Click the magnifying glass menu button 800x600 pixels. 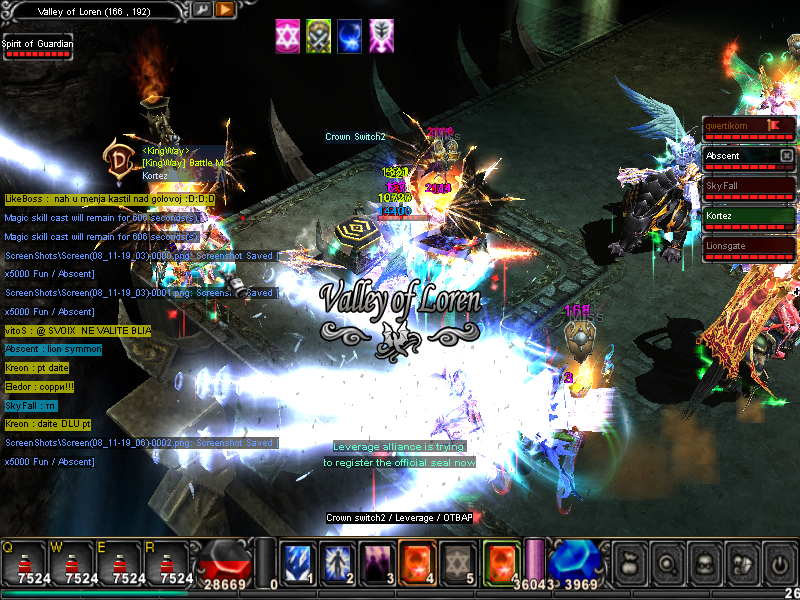[667, 564]
